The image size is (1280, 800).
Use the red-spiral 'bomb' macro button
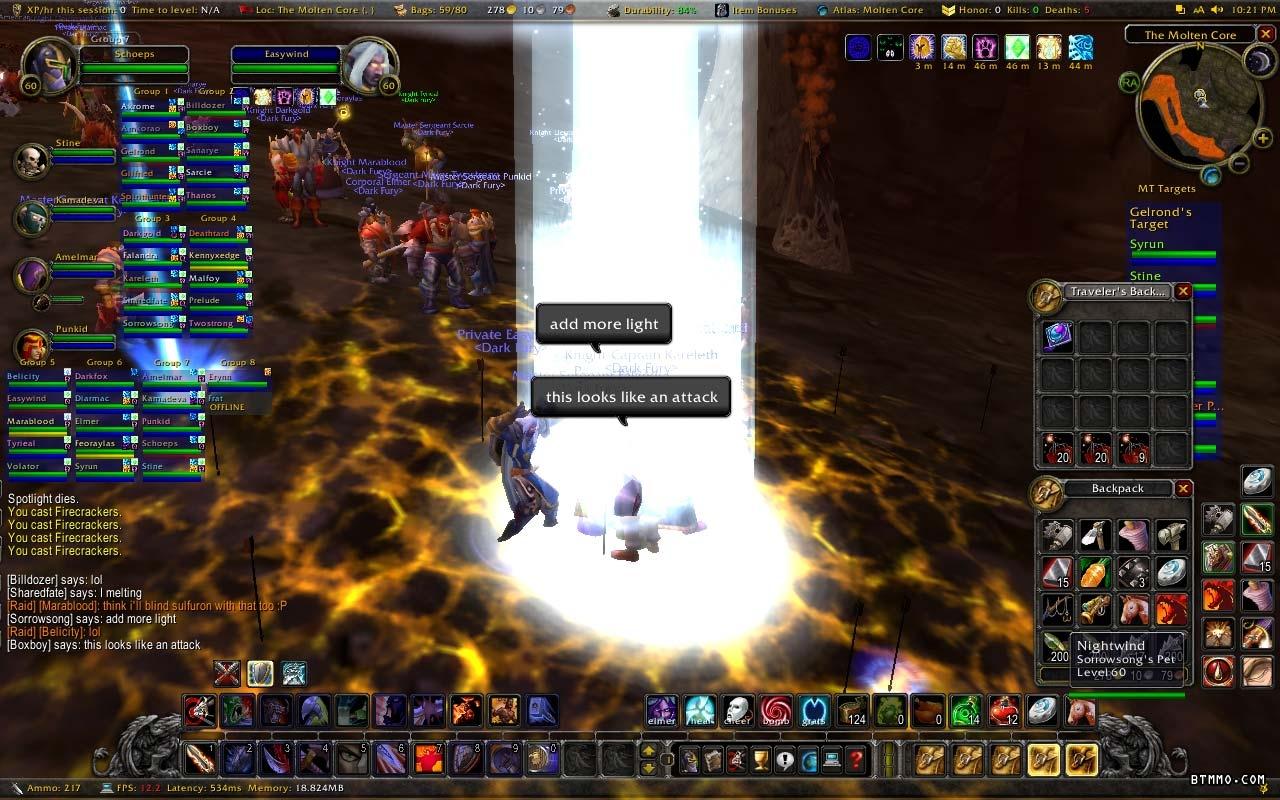click(x=775, y=711)
